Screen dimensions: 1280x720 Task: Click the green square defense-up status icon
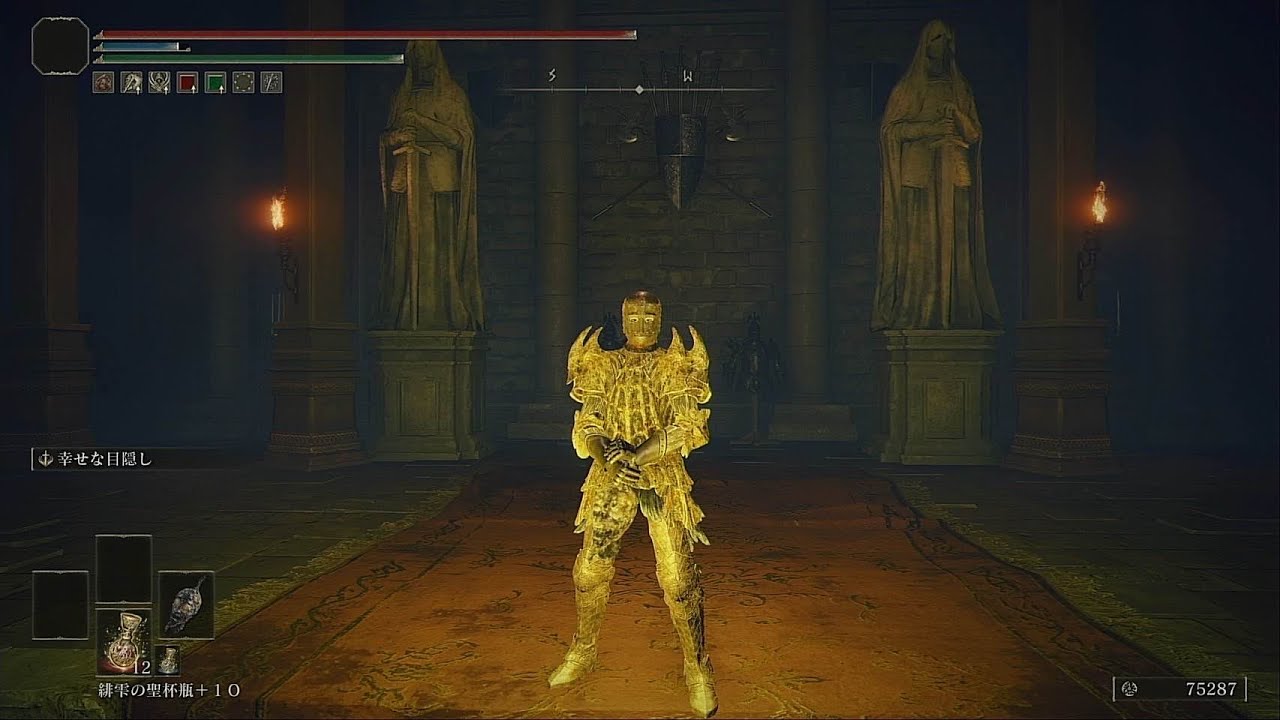tap(214, 83)
